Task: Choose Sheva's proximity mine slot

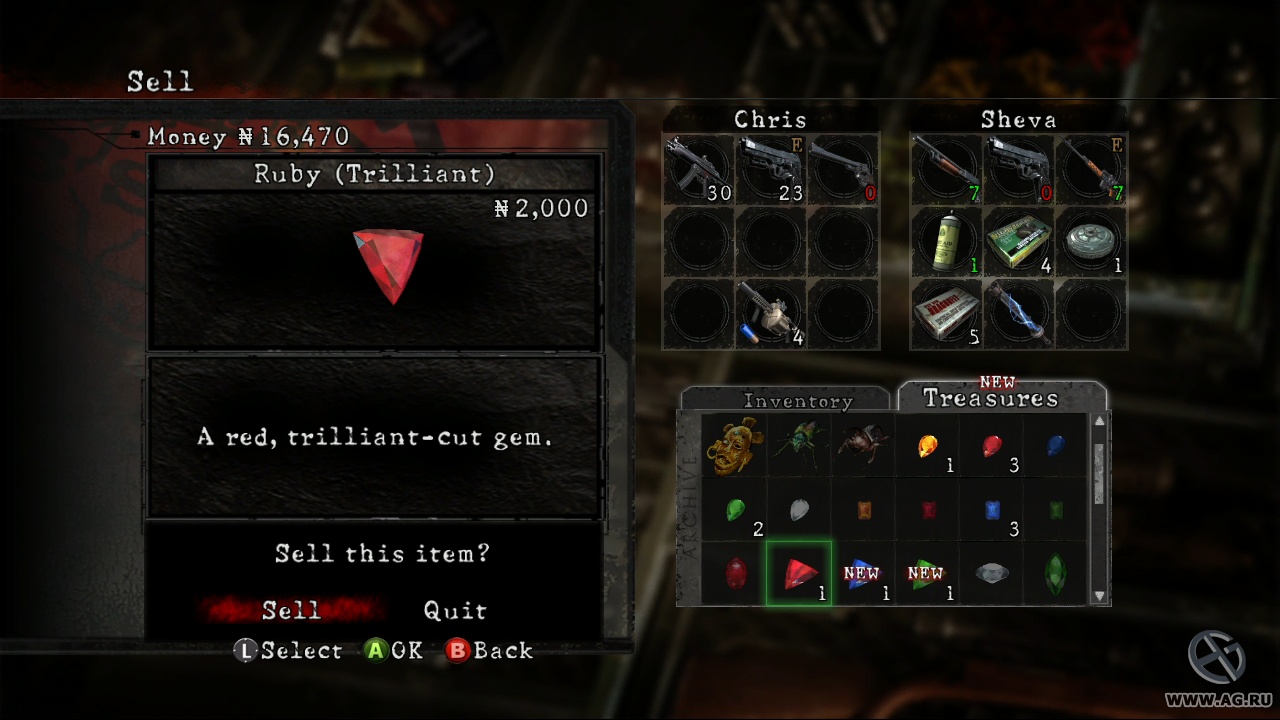Action: click(1091, 242)
